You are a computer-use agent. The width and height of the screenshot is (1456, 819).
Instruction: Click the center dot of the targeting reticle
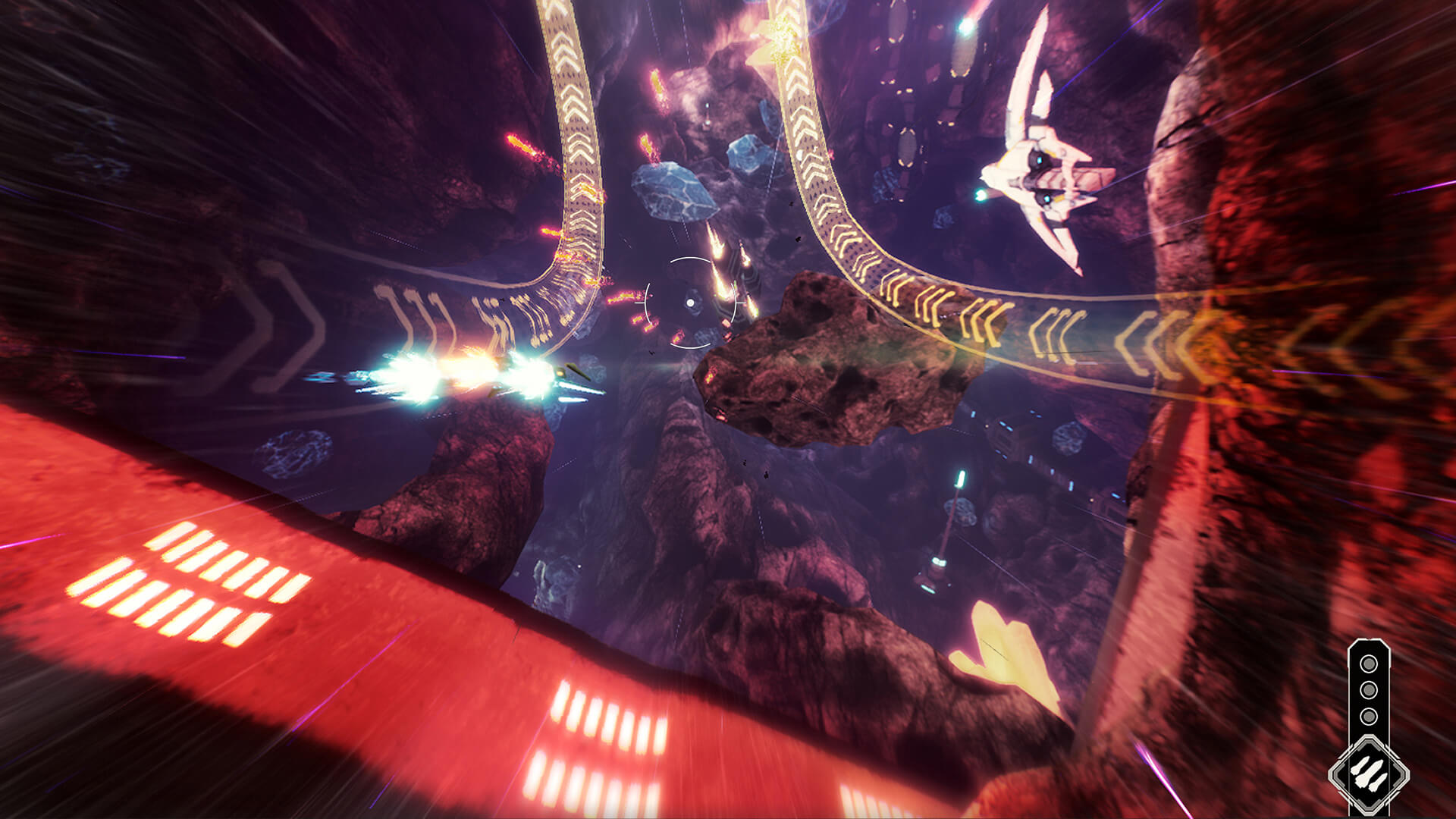point(690,302)
